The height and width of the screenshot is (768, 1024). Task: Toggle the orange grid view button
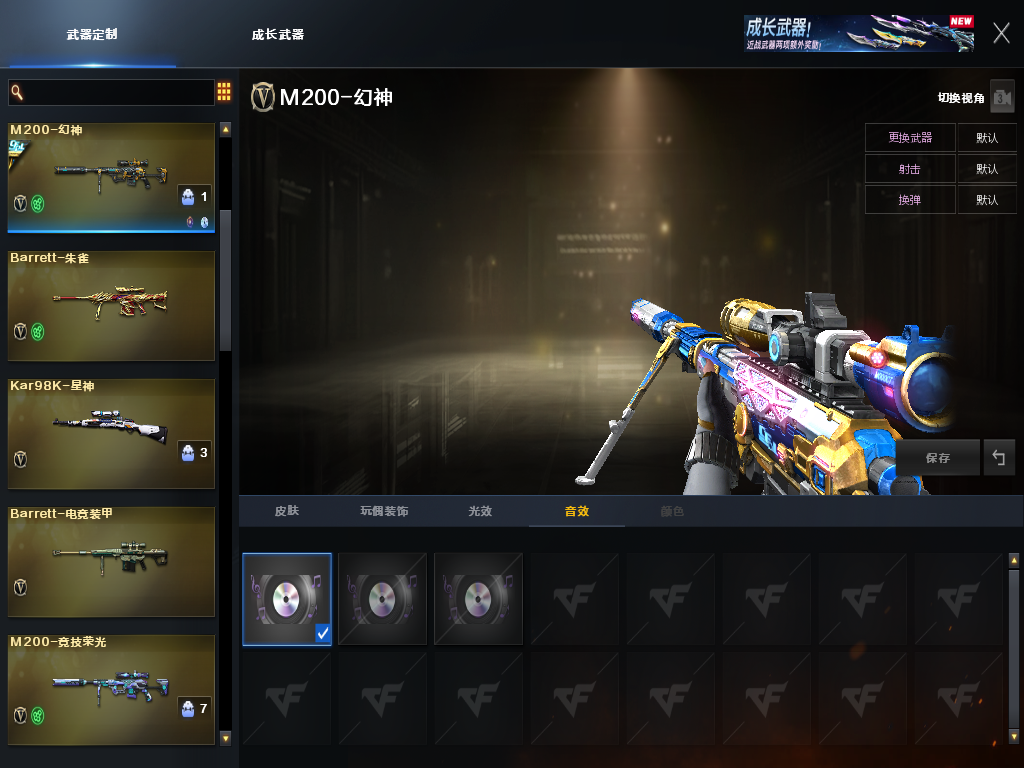coord(224,92)
